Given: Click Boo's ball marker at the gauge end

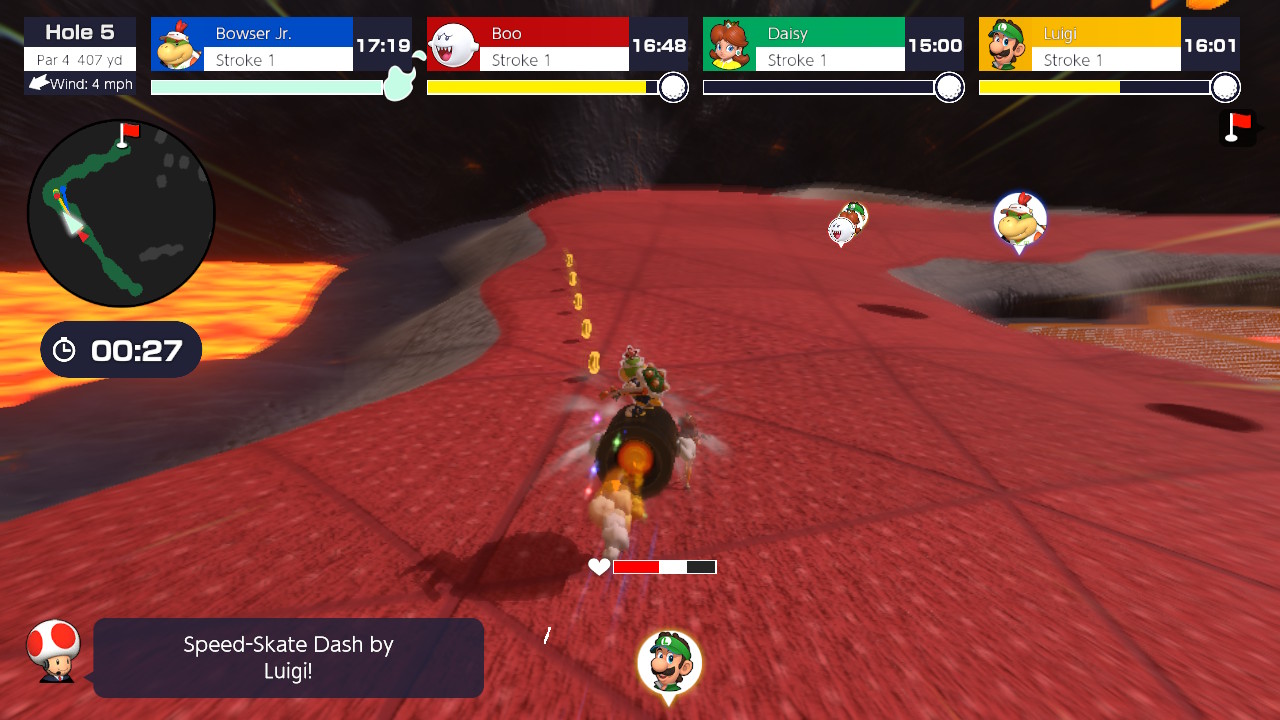Looking at the screenshot, I should [674, 87].
